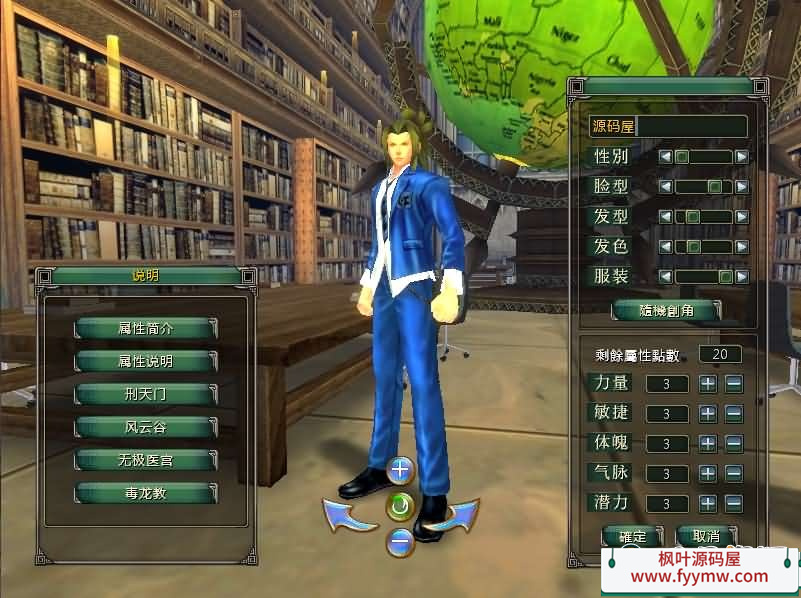Open the 属性简介 info button
Image resolution: width=801 pixels, height=598 pixels.
coord(146,328)
